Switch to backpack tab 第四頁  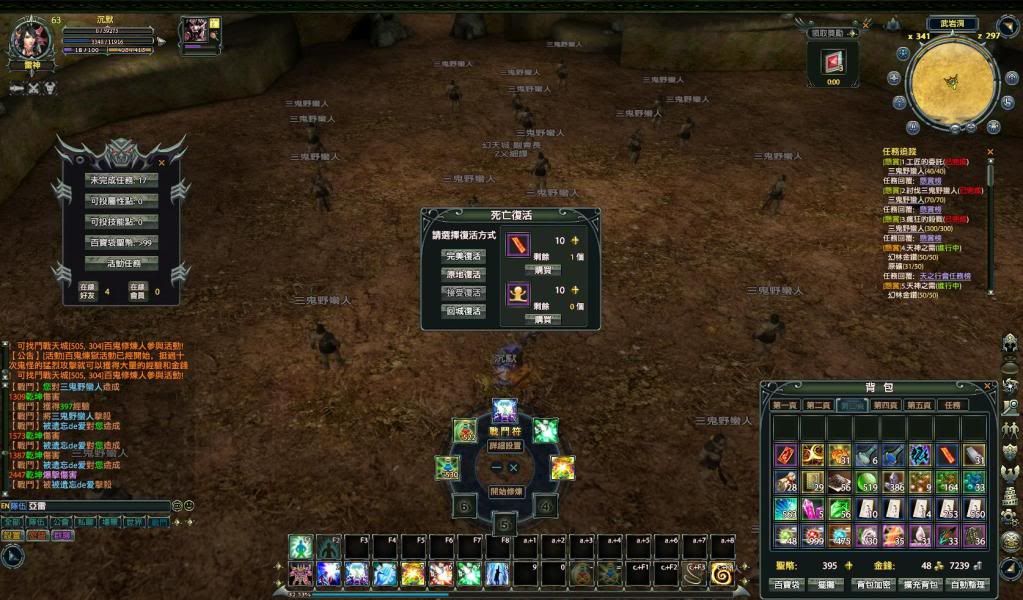[x=885, y=405]
